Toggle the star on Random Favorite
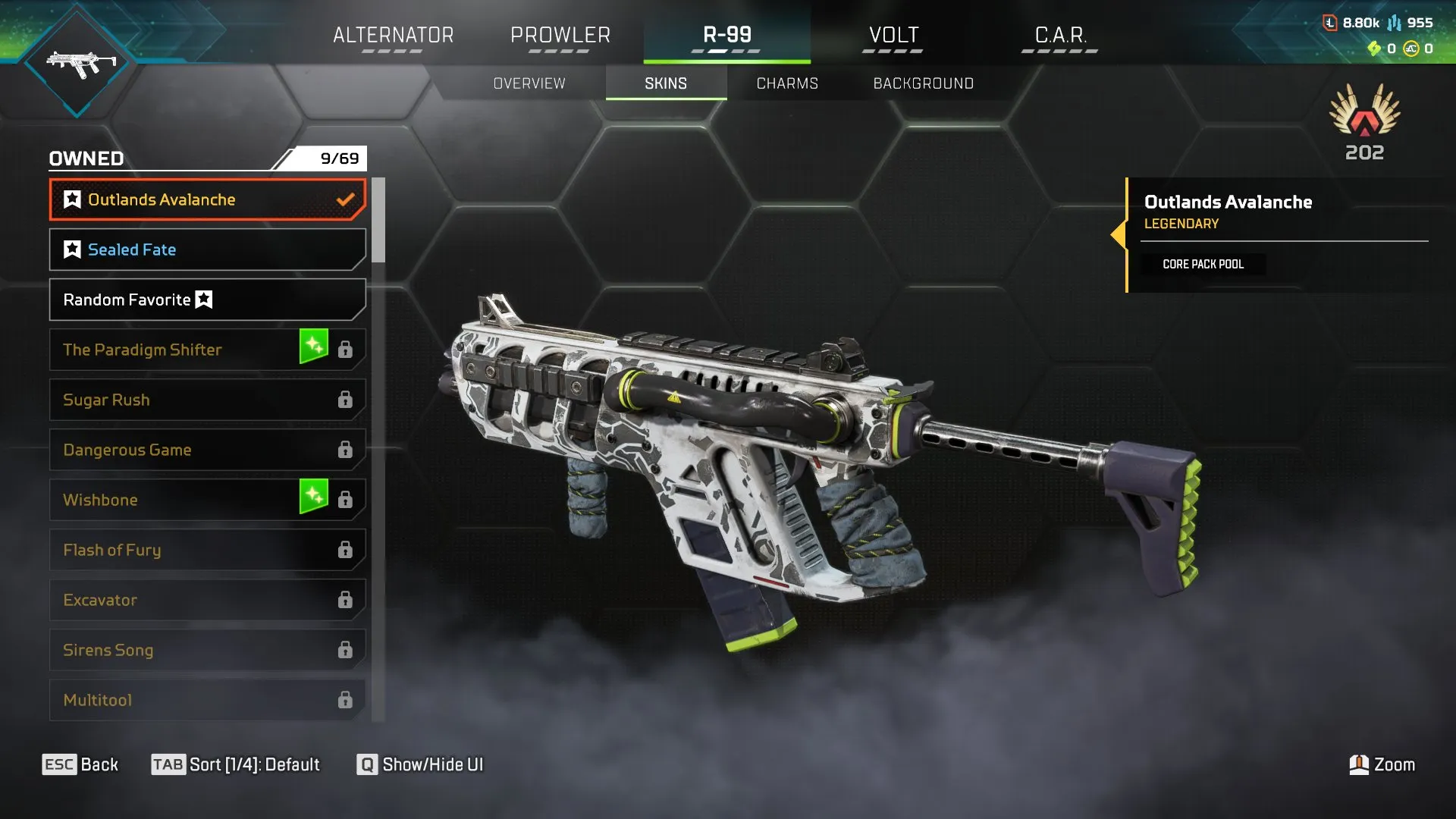The image size is (1456, 819). [x=202, y=300]
